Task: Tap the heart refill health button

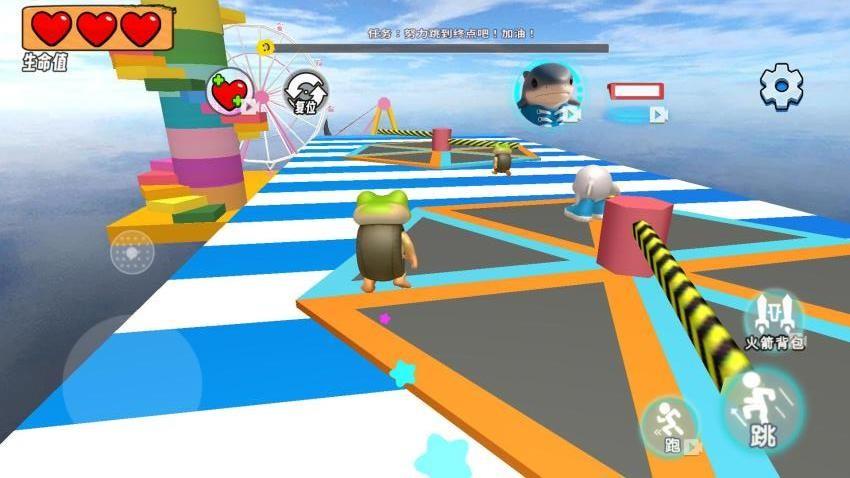Action: (230, 93)
